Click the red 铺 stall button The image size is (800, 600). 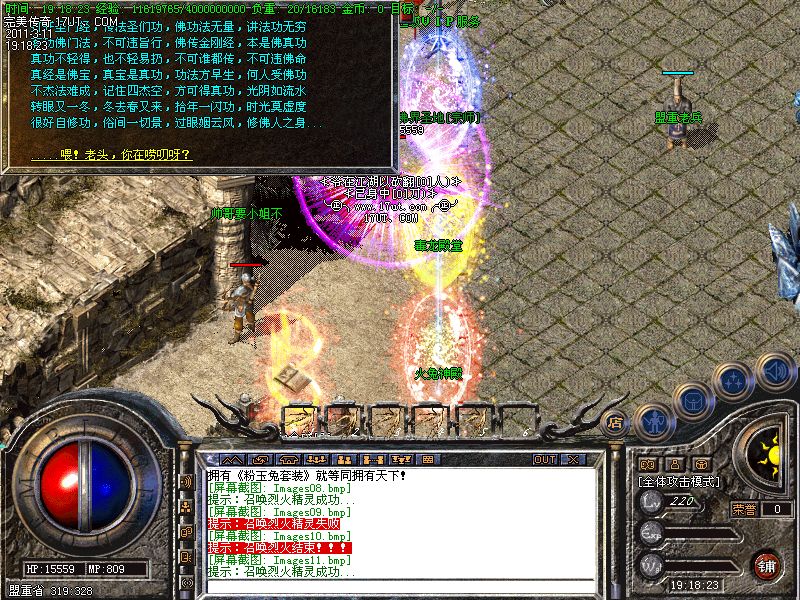[767, 565]
